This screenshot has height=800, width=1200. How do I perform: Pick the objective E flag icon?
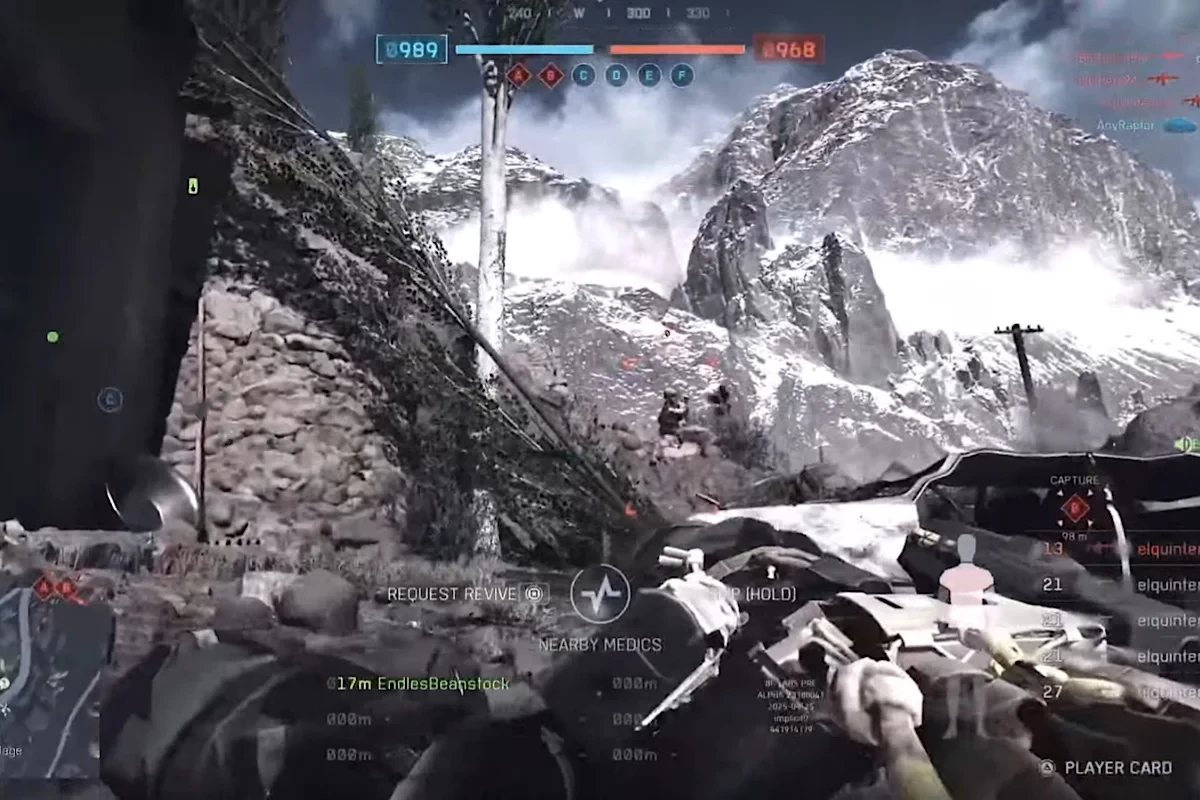(x=649, y=75)
